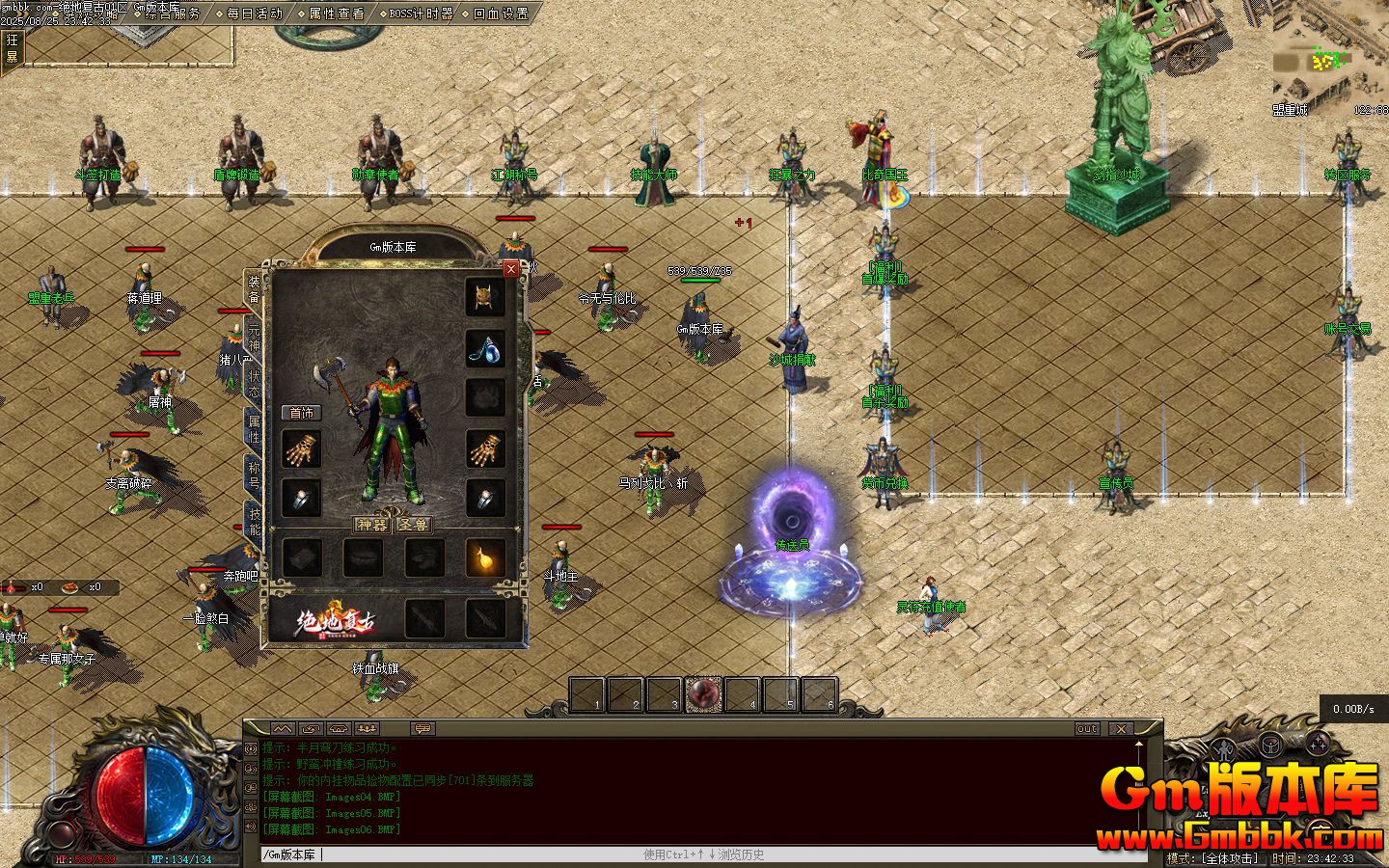Open the 属性查看 attribute view menu
Viewport: 1389px width, 868px height.
pyautogui.click(x=336, y=14)
